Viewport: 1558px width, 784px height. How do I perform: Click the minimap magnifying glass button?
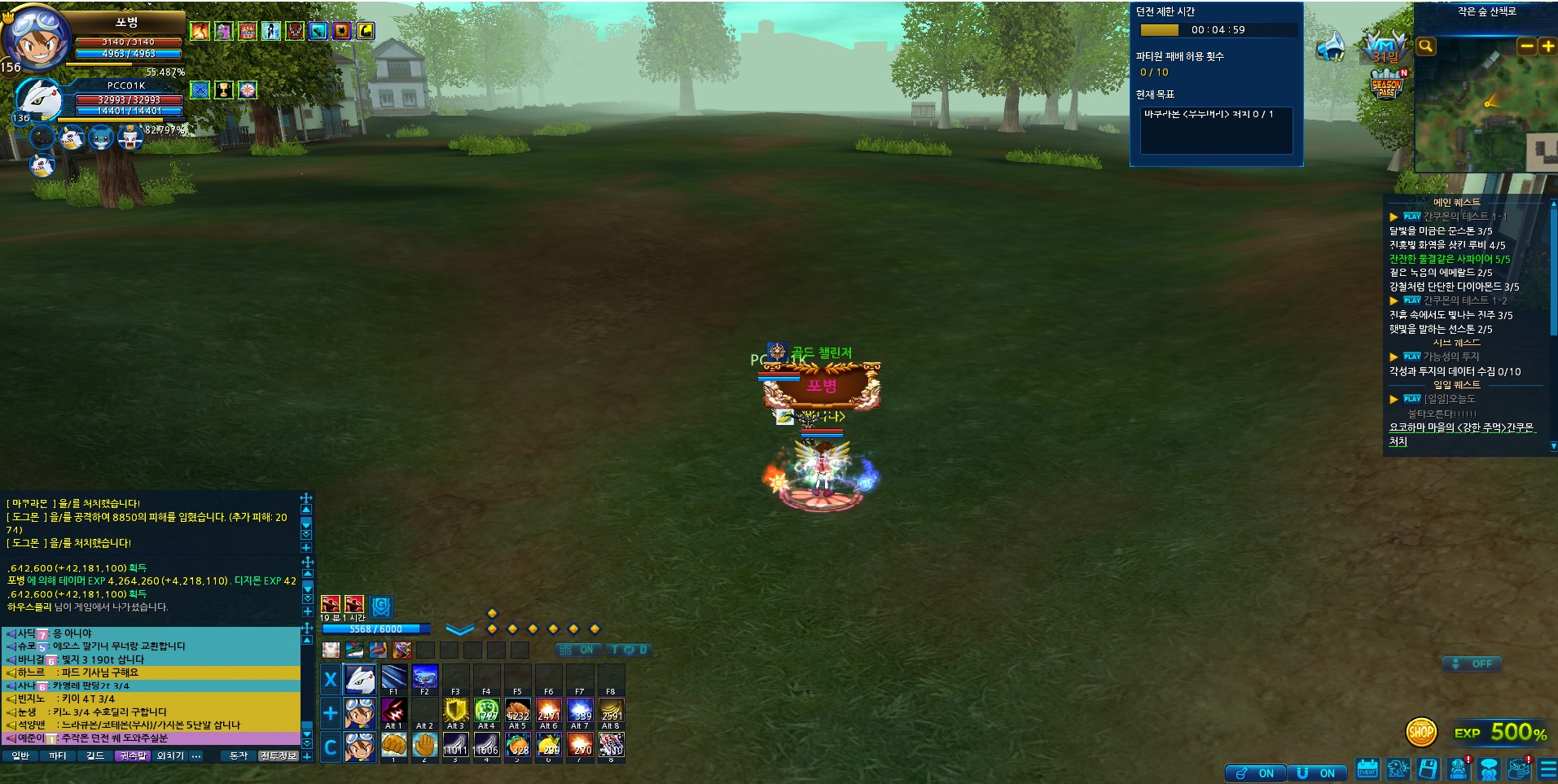1425,46
